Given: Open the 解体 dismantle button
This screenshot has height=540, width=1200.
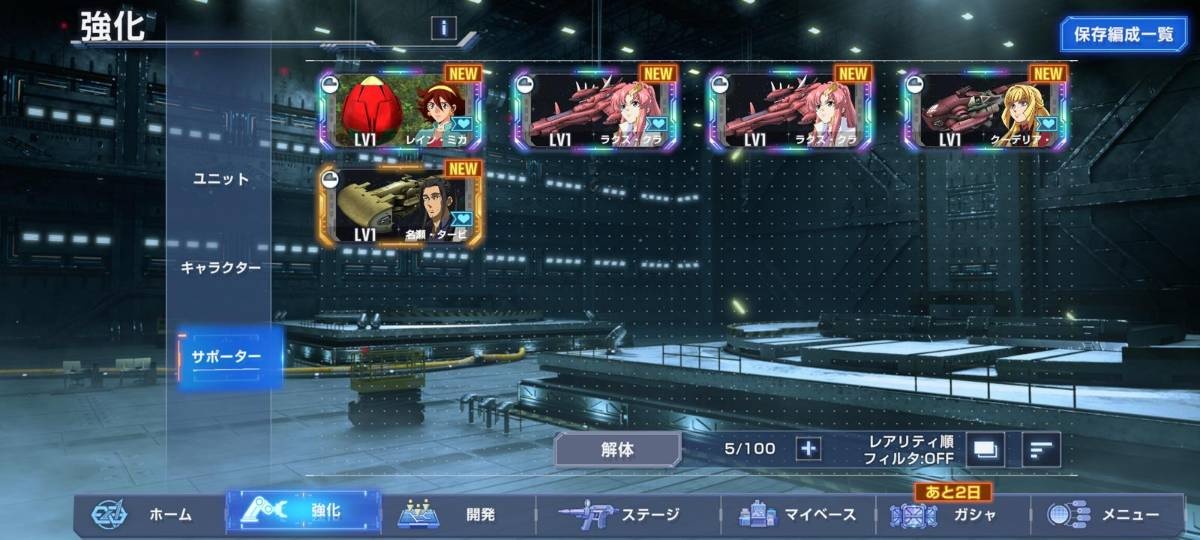Looking at the screenshot, I should 617,449.
